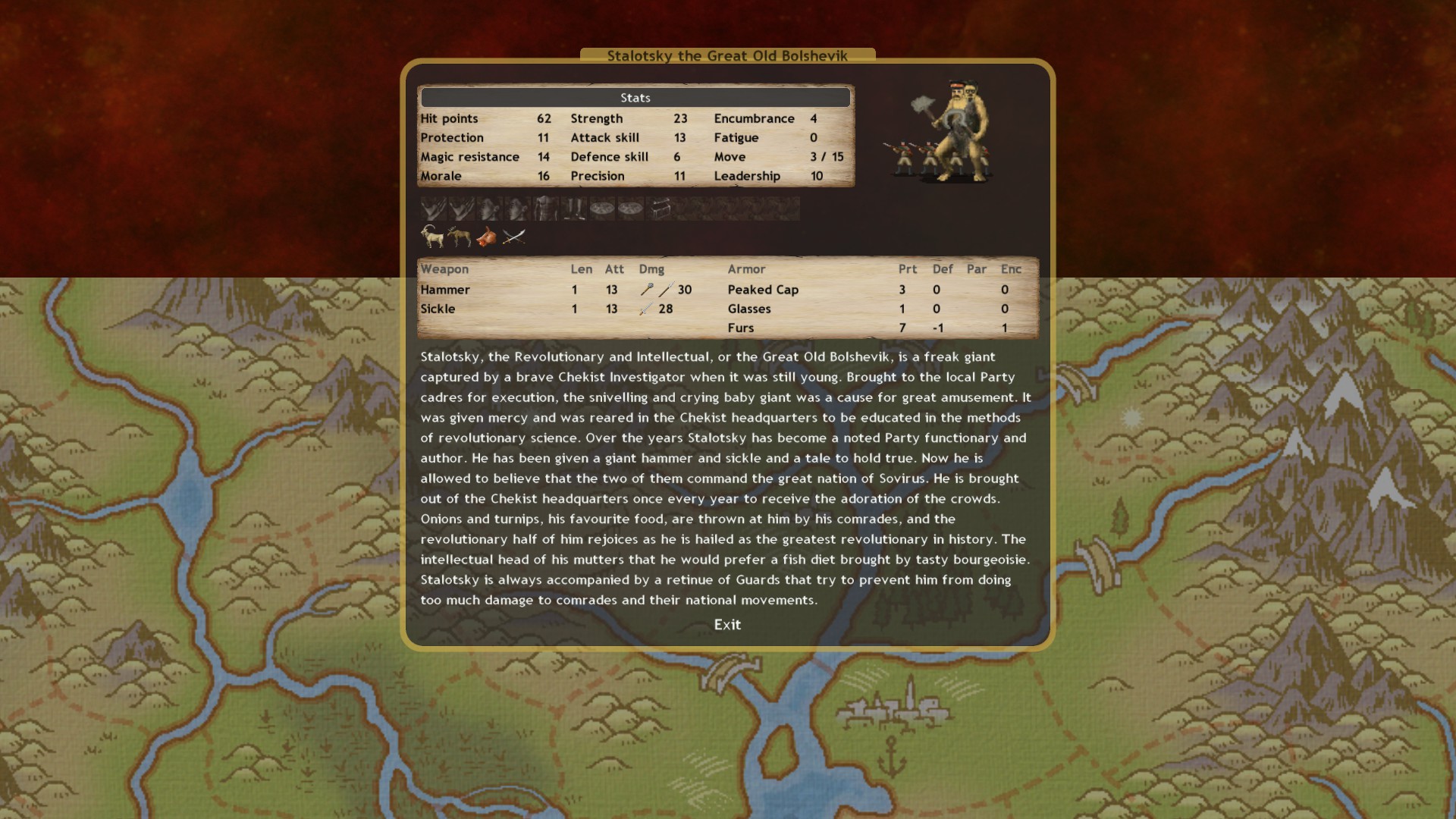Click the second head equipment slot icon
The height and width of the screenshot is (819, 1456).
click(516, 208)
